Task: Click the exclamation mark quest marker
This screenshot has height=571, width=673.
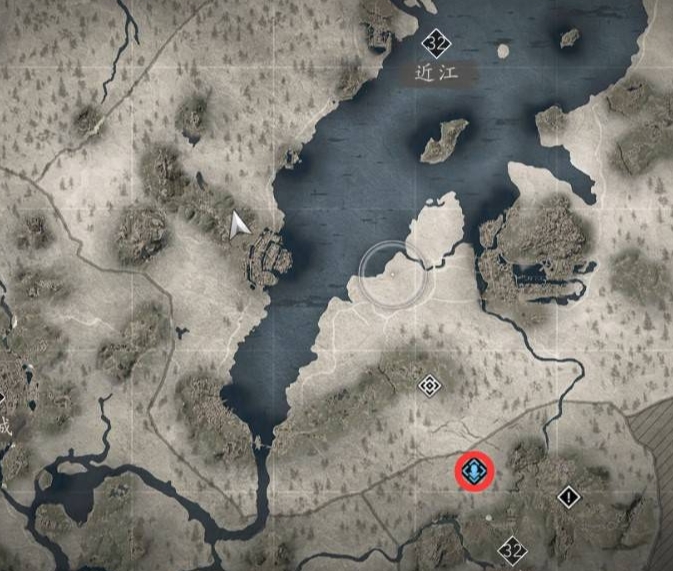Action: (x=569, y=496)
